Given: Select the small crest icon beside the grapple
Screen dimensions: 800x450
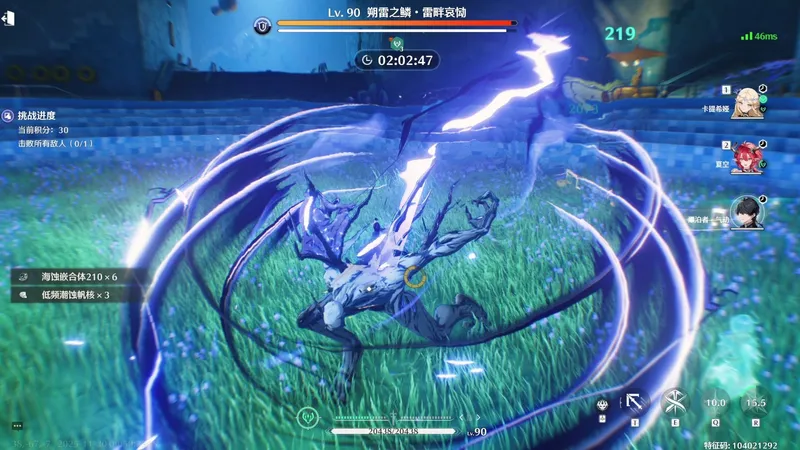Looking at the screenshot, I should 603,405.
